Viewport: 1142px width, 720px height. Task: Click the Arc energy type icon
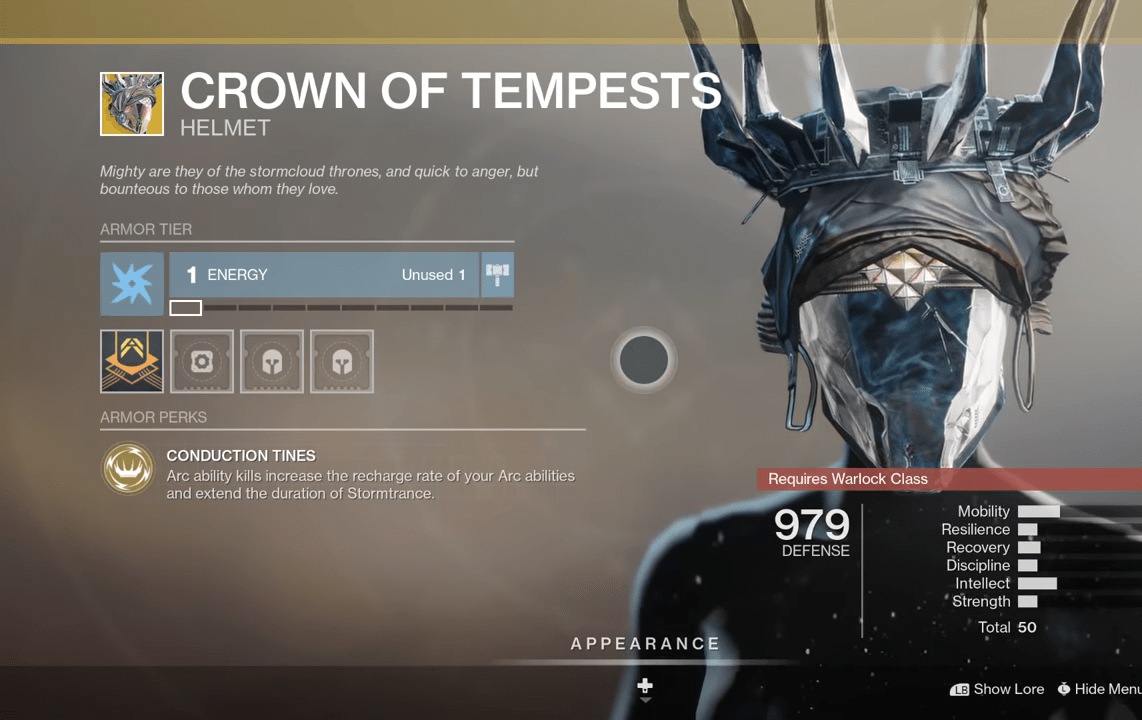132,284
